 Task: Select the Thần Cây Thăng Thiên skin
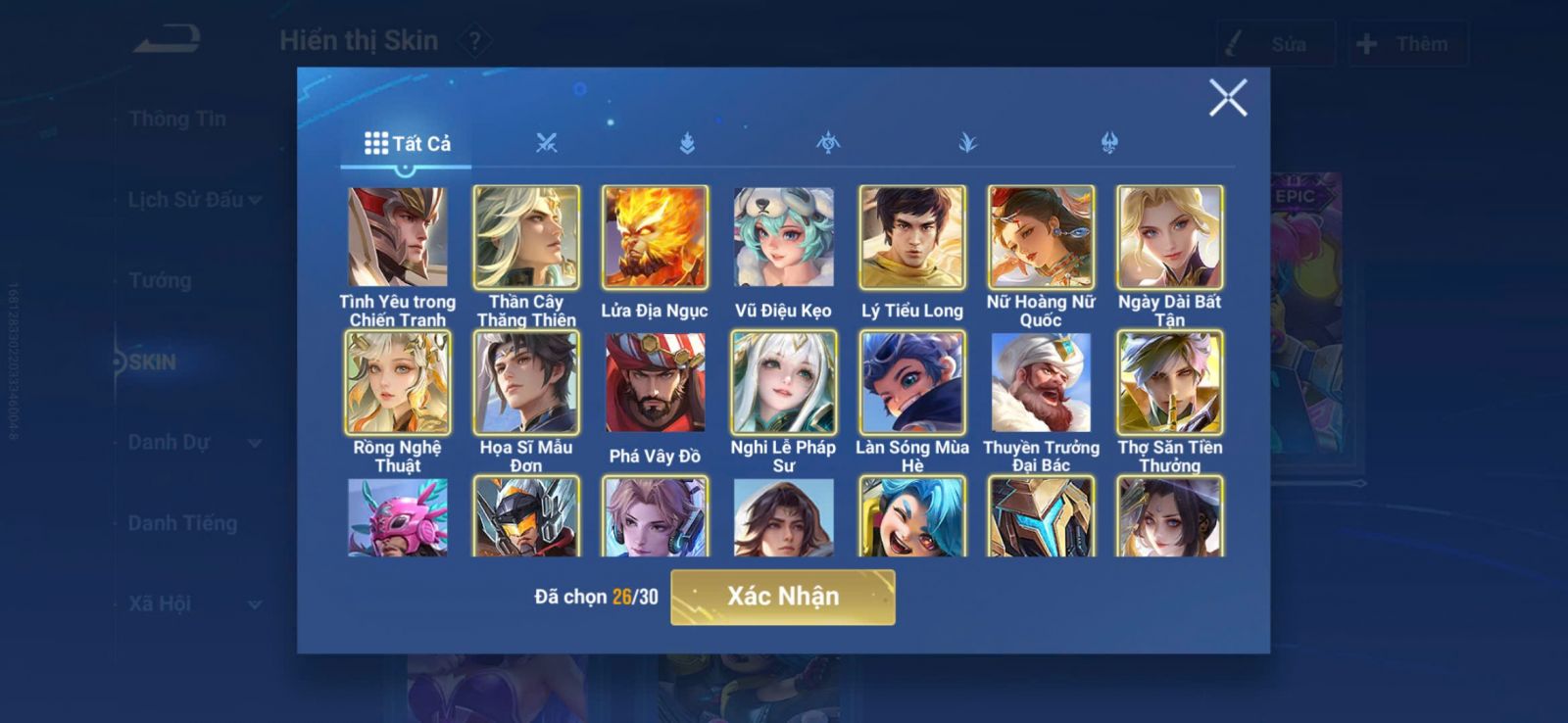tap(526, 237)
